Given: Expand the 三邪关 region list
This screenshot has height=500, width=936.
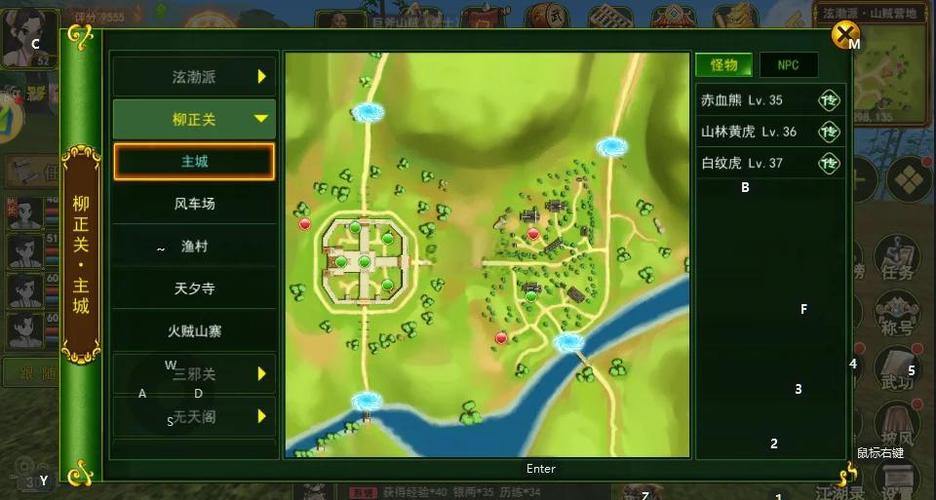Looking at the screenshot, I should tap(193, 373).
